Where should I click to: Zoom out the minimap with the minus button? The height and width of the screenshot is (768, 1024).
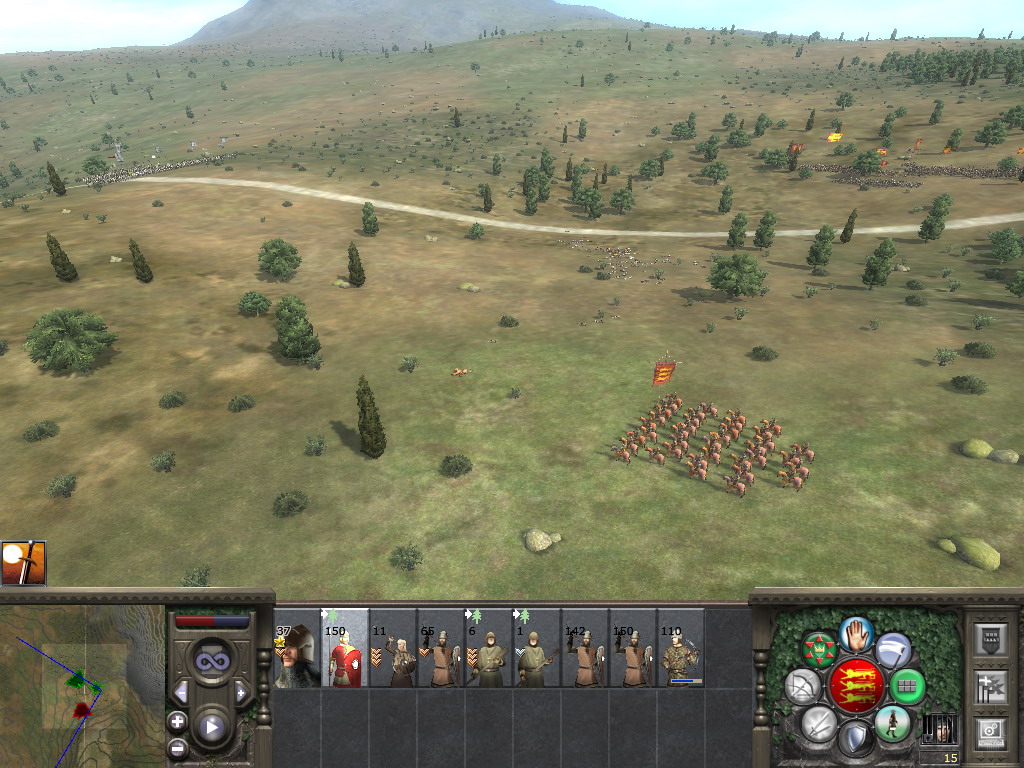coord(178,747)
